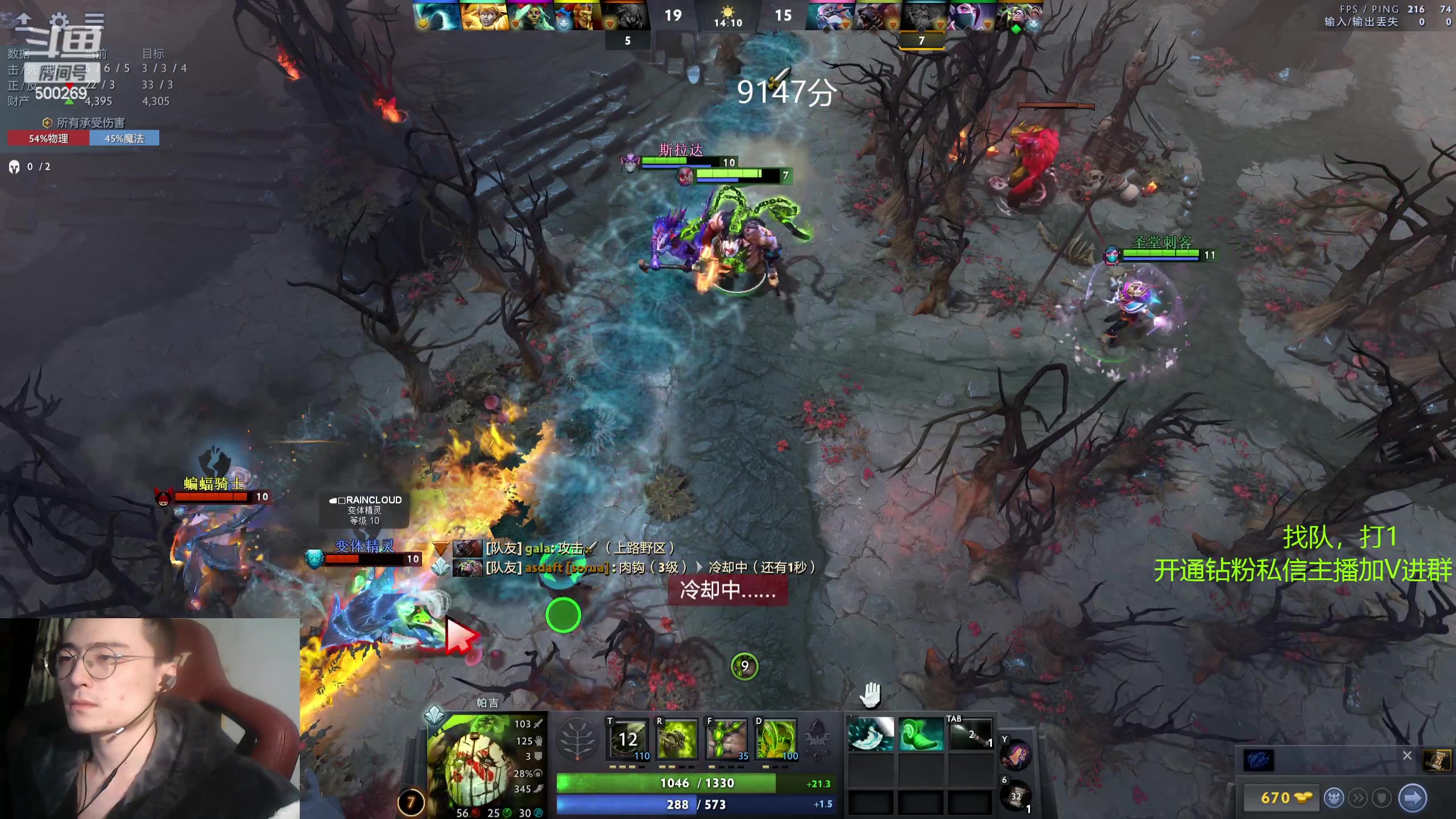The height and width of the screenshot is (819, 1456).
Task: Select the blue crystal quick-buy item
Action: pyautogui.click(x=1259, y=760)
